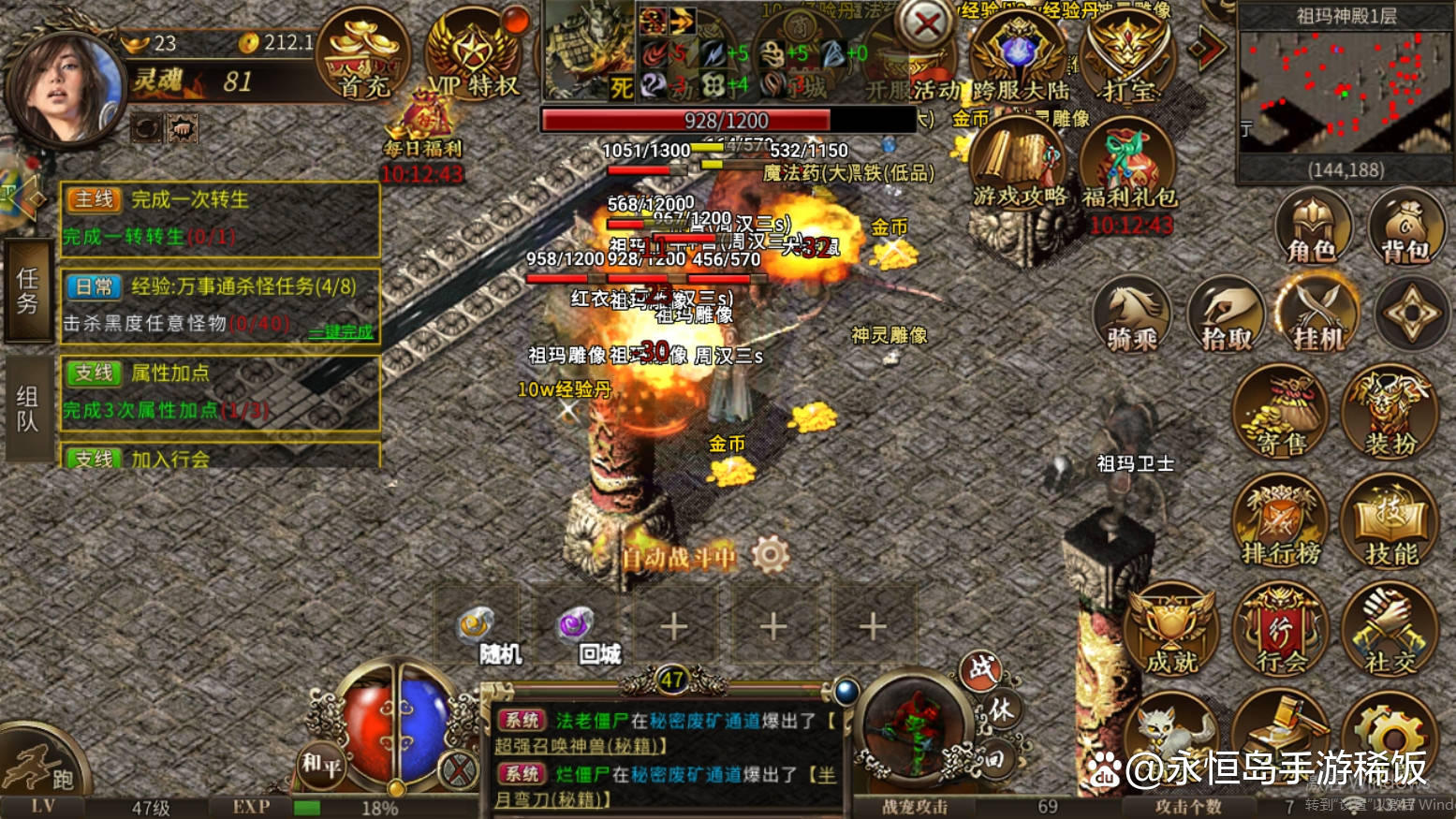Open the 装扮 costume menu
Image resolution: width=1456 pixels, height=819 pixels.
1390,414
